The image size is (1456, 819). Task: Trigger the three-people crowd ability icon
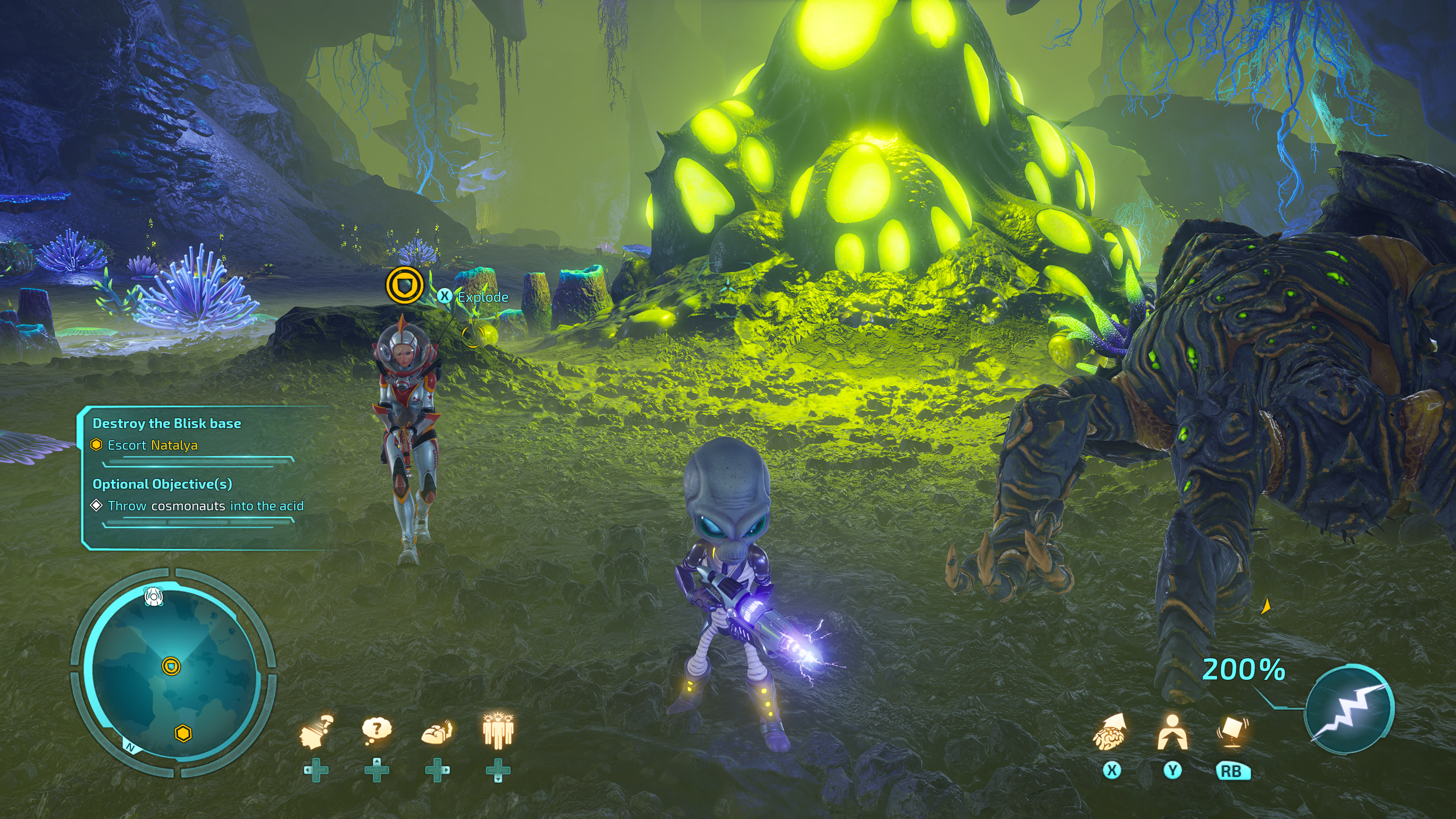pos(497,731)
